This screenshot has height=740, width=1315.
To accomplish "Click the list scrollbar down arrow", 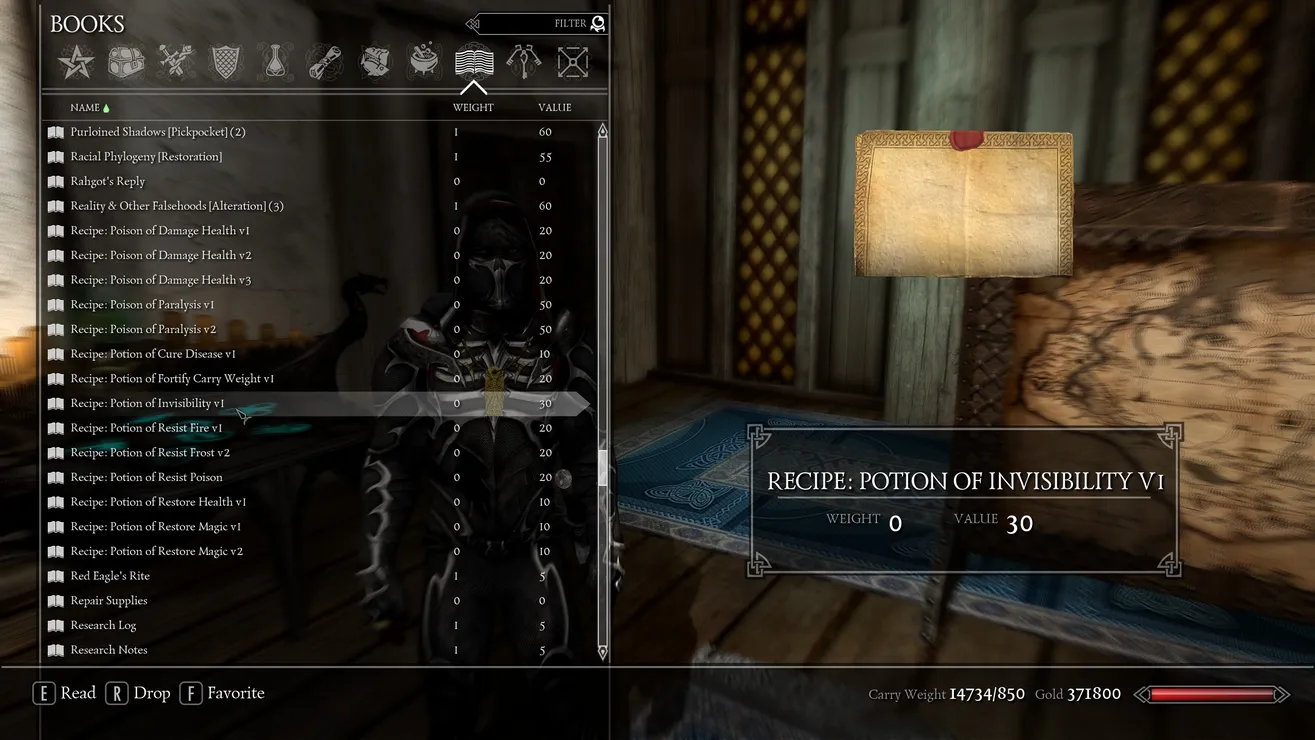I will [602, 652].
